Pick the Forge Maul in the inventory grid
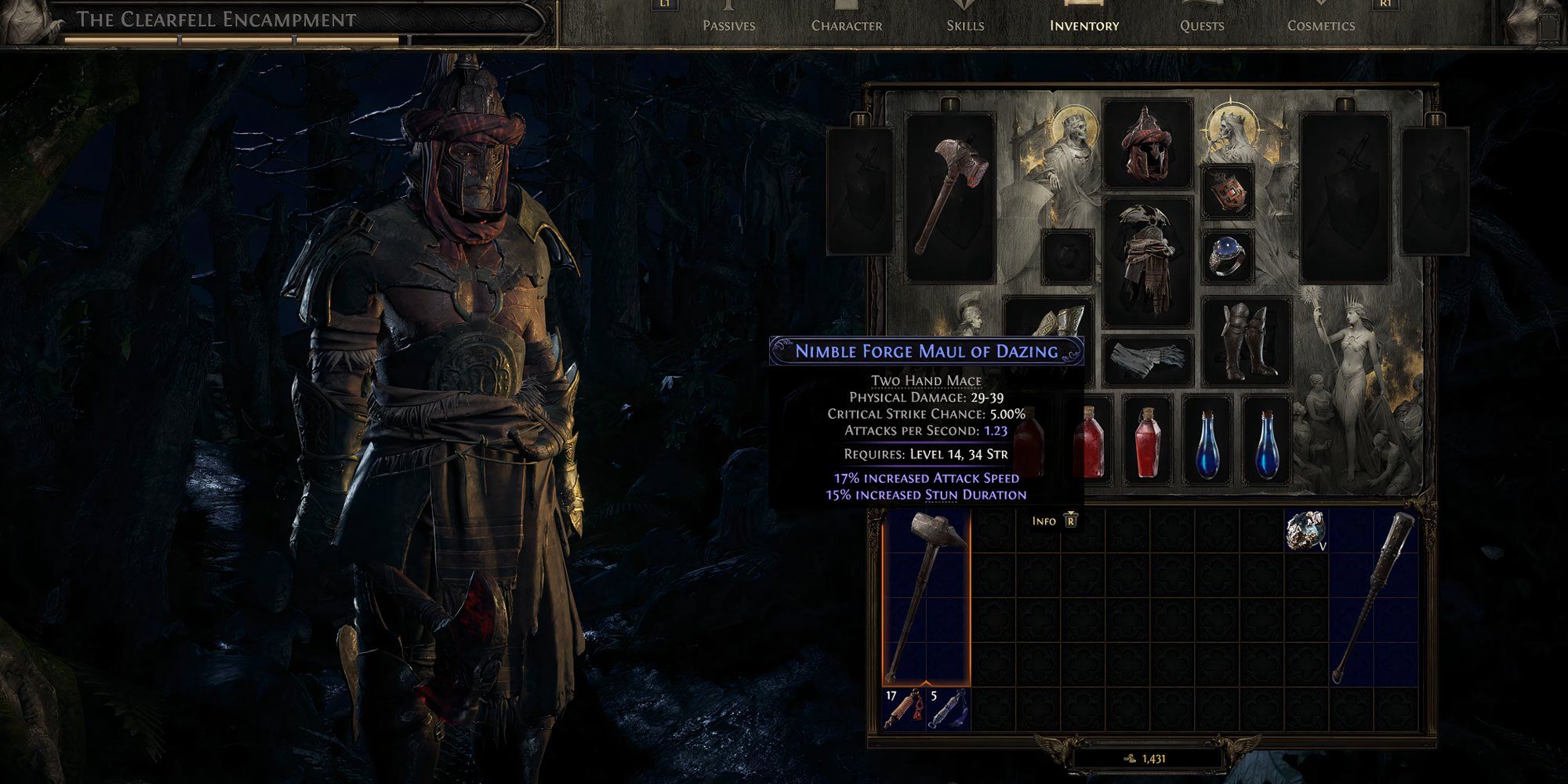Viewport: 1568px width, 784px height. [927, 596]
